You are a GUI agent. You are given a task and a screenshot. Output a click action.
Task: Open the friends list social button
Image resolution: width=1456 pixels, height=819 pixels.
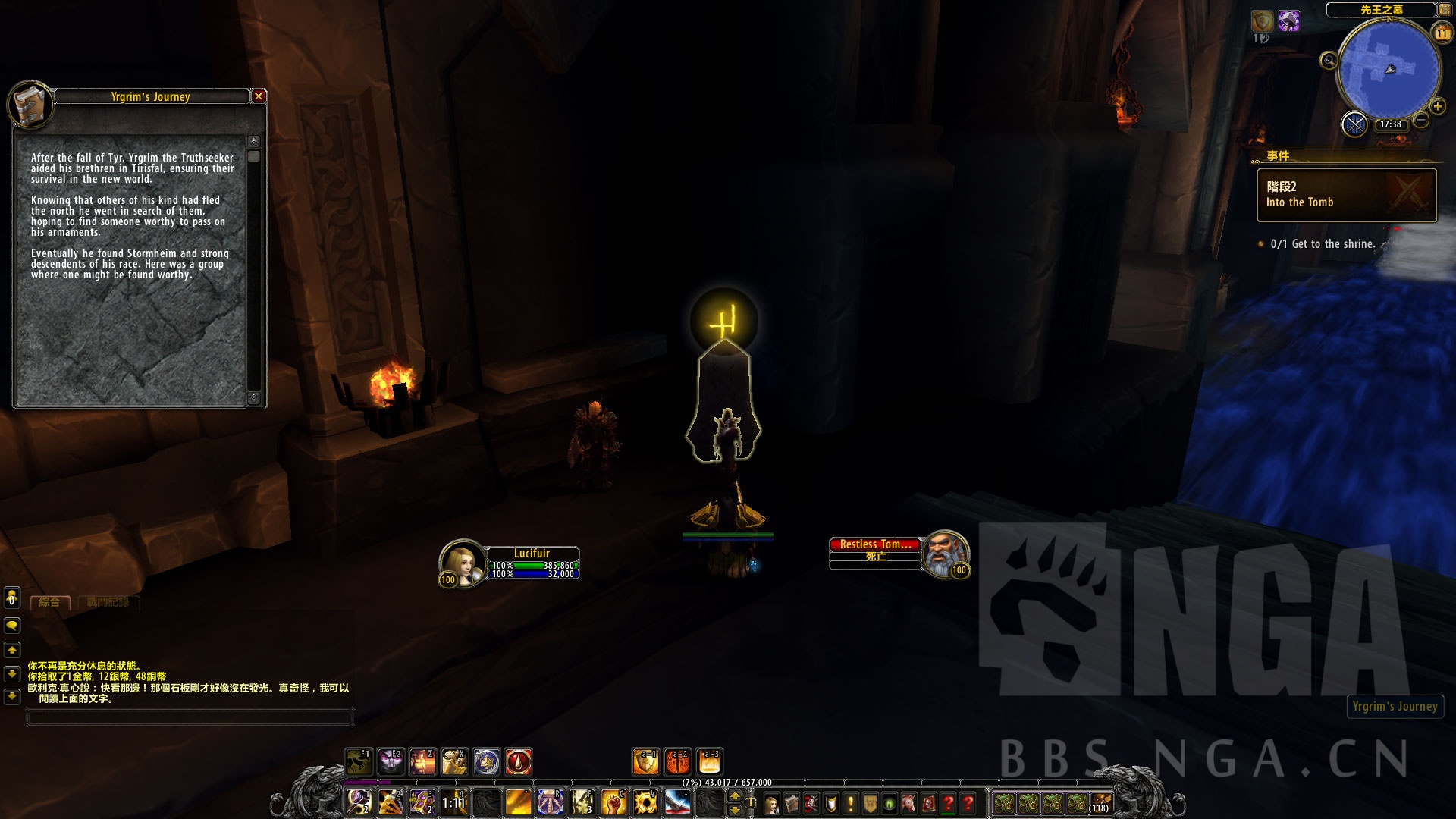[x=12, y=598]
